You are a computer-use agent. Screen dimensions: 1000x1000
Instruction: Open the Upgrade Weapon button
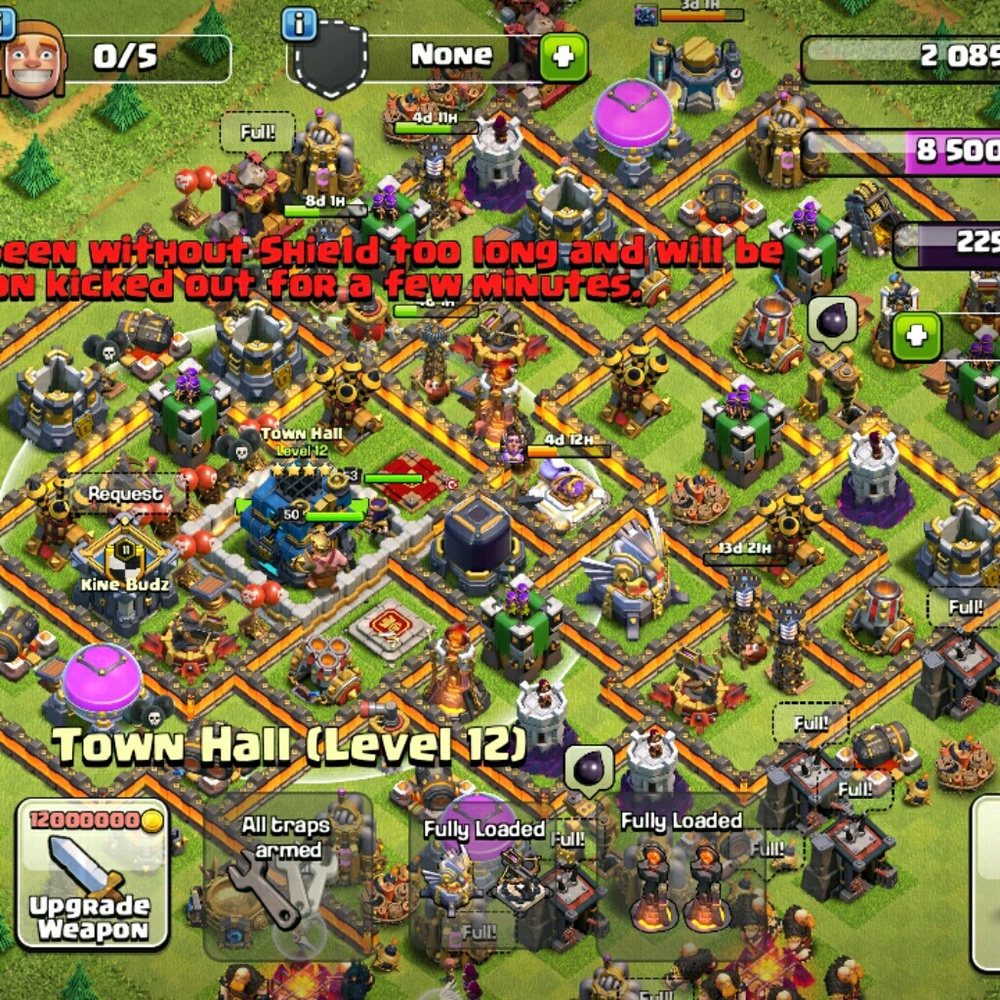92,874
